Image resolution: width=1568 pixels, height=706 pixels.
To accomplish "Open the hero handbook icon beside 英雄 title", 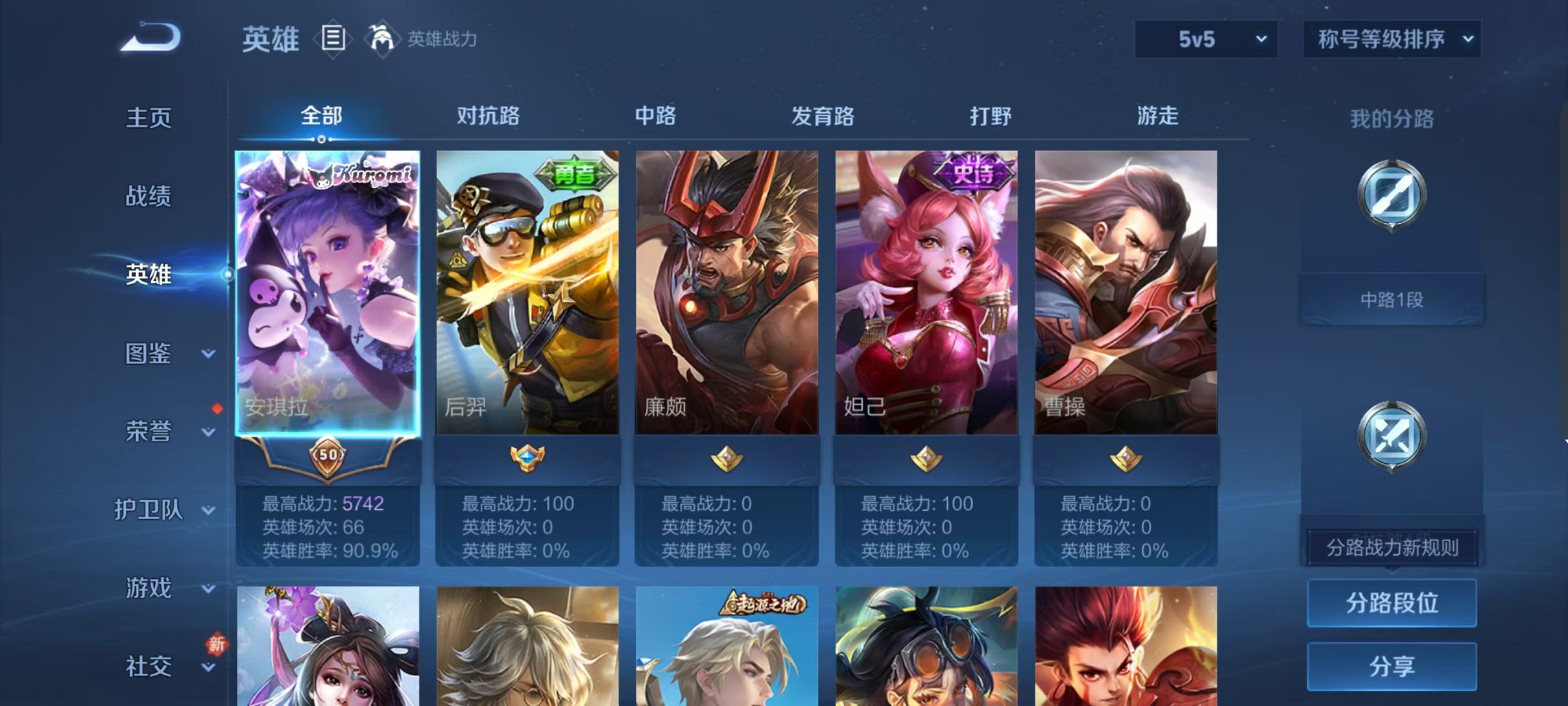I will pyautogui.click(x=333, y=38).
